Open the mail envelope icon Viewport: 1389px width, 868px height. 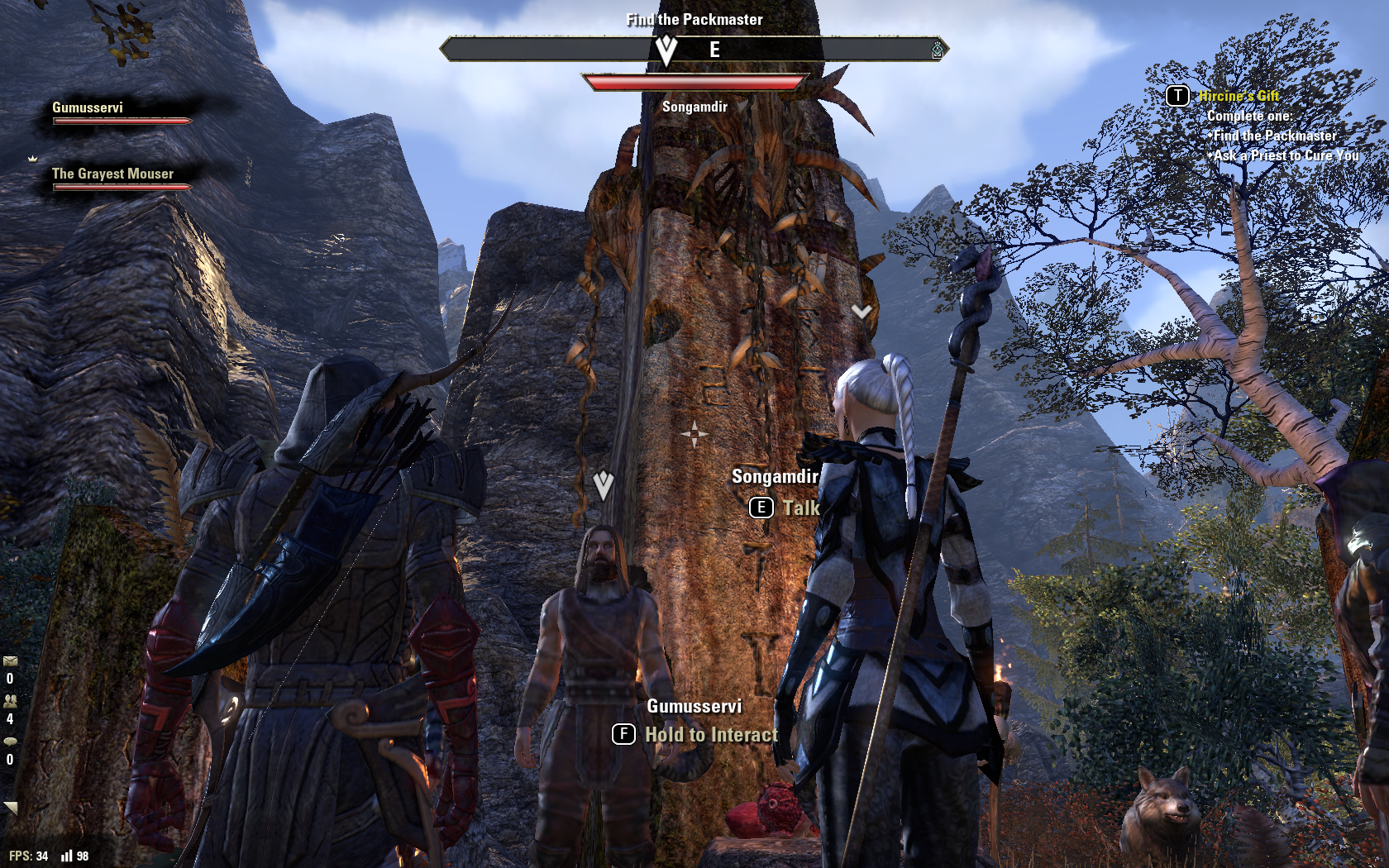pos(10,661)
